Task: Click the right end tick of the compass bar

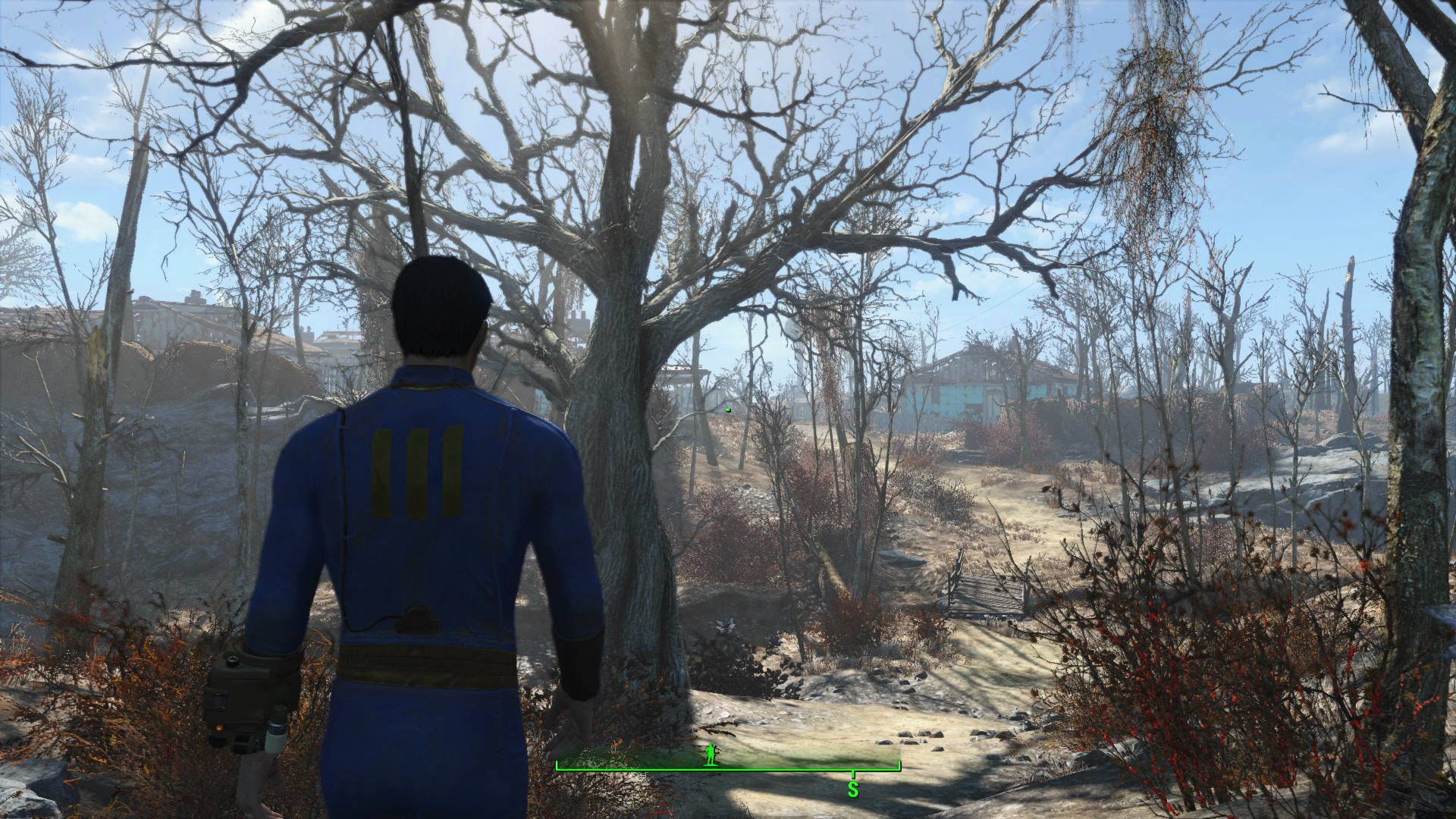Action: (899, 764)
